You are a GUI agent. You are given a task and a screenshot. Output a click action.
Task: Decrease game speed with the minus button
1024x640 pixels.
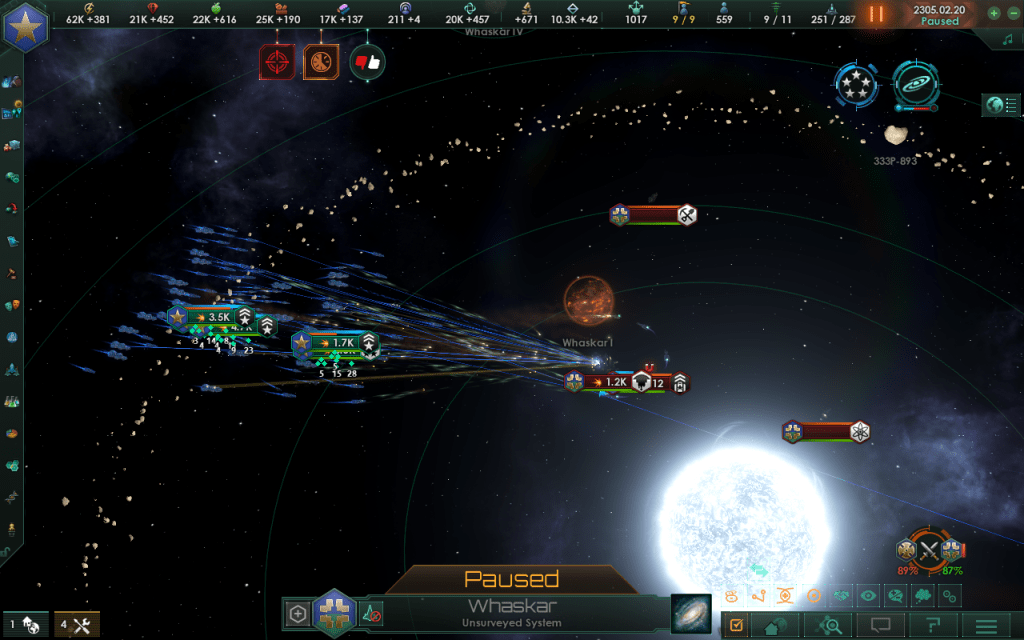tap(1011, 14)
